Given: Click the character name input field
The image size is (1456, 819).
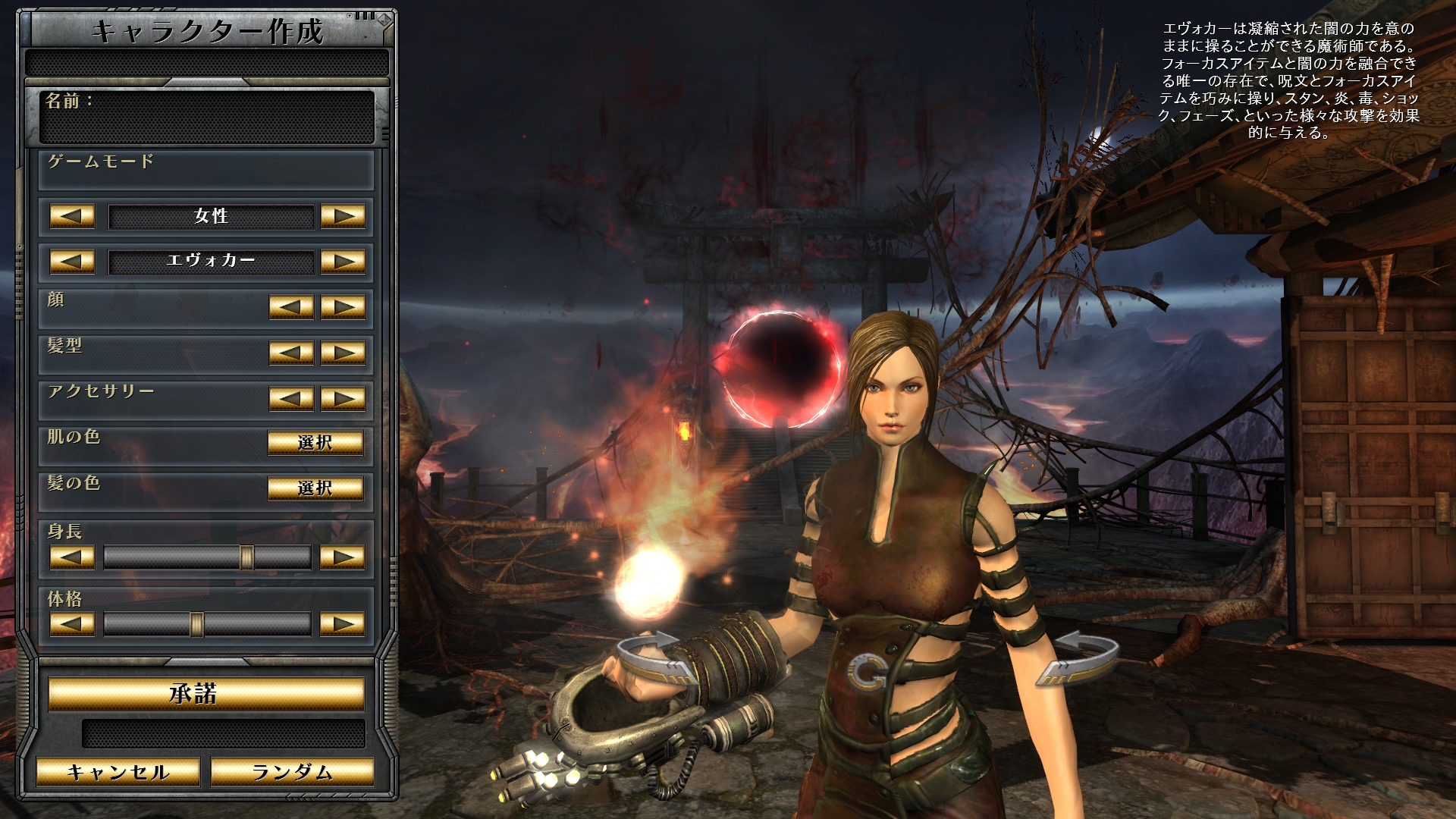Looking at the screenshot, I should click(x=207, y=124).
